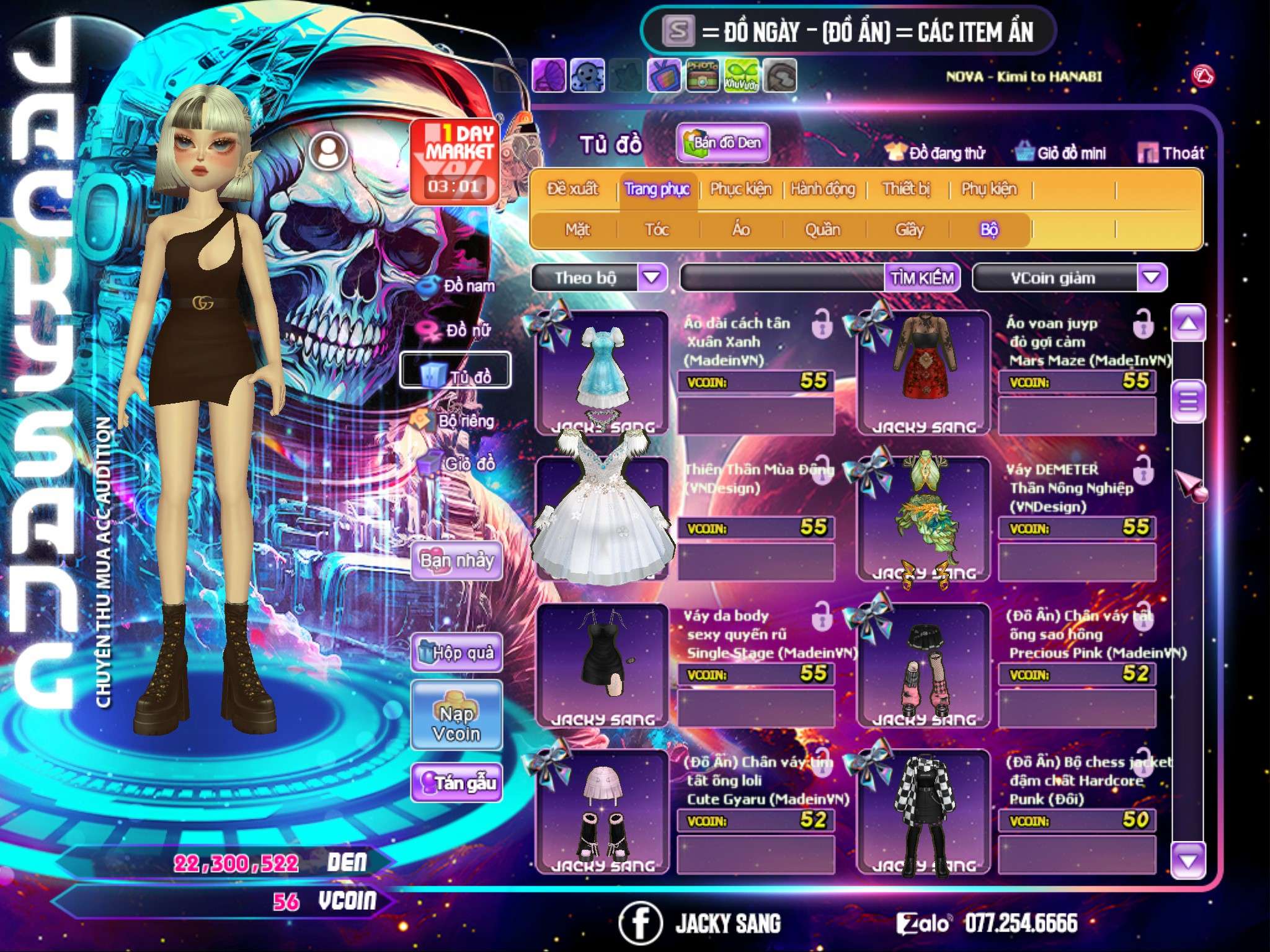The height and width of the screenshot is (952, 1270).
Task: Expand the VCoin giảm sort dropdown
Action: coord(1151,278)
